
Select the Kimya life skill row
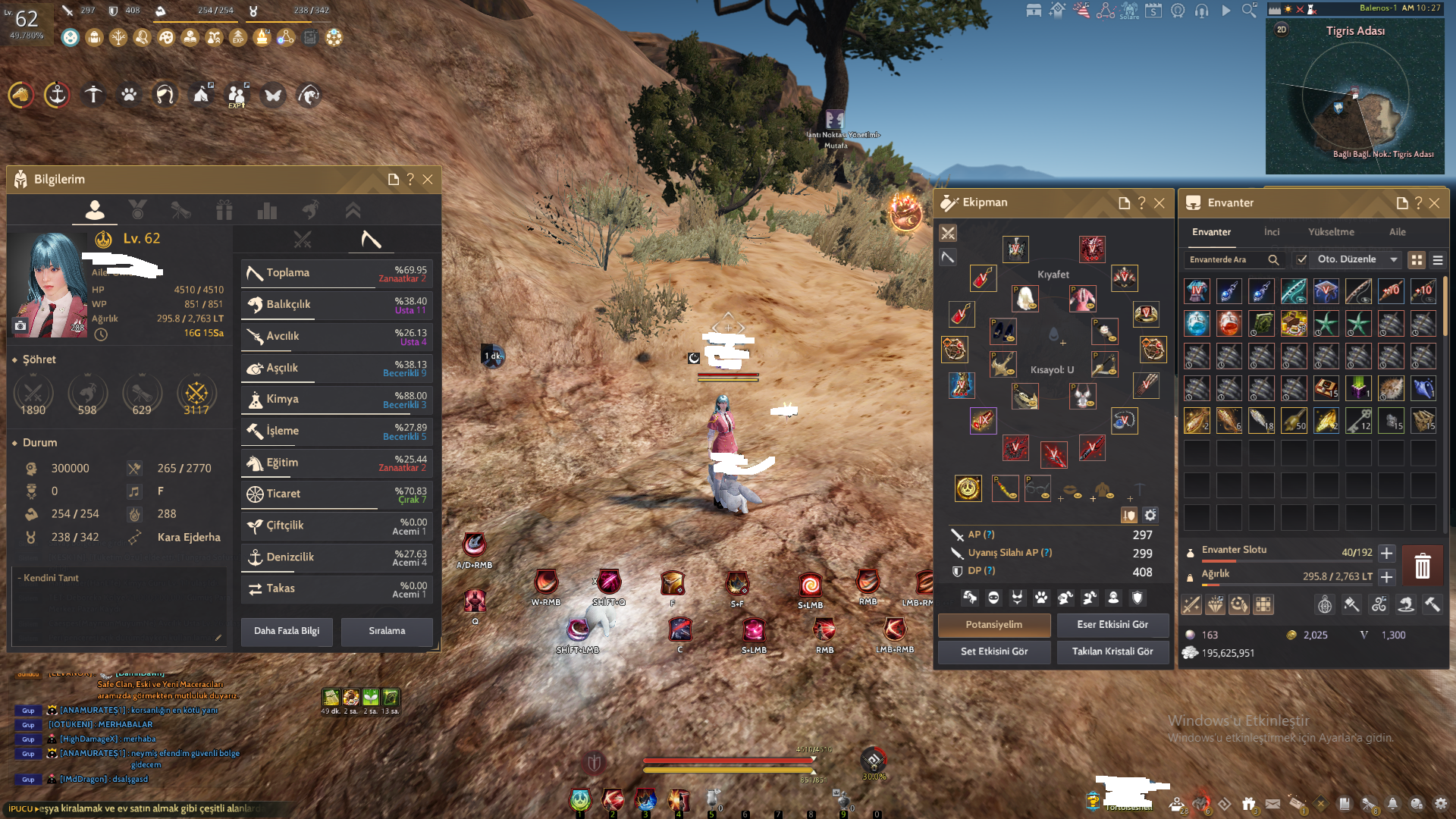coord(335,400)
